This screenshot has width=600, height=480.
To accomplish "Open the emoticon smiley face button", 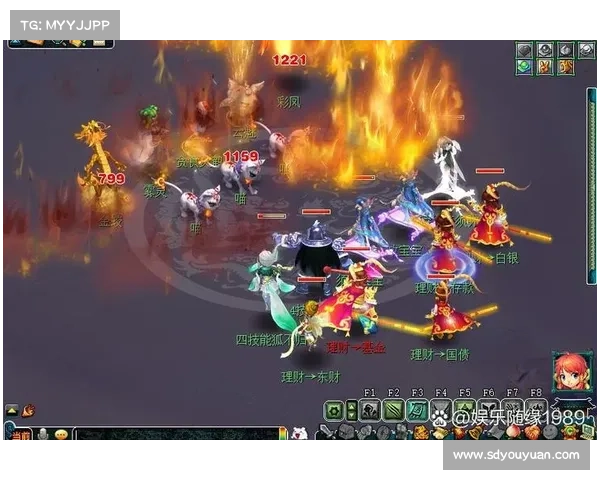I will click(61, 435).
